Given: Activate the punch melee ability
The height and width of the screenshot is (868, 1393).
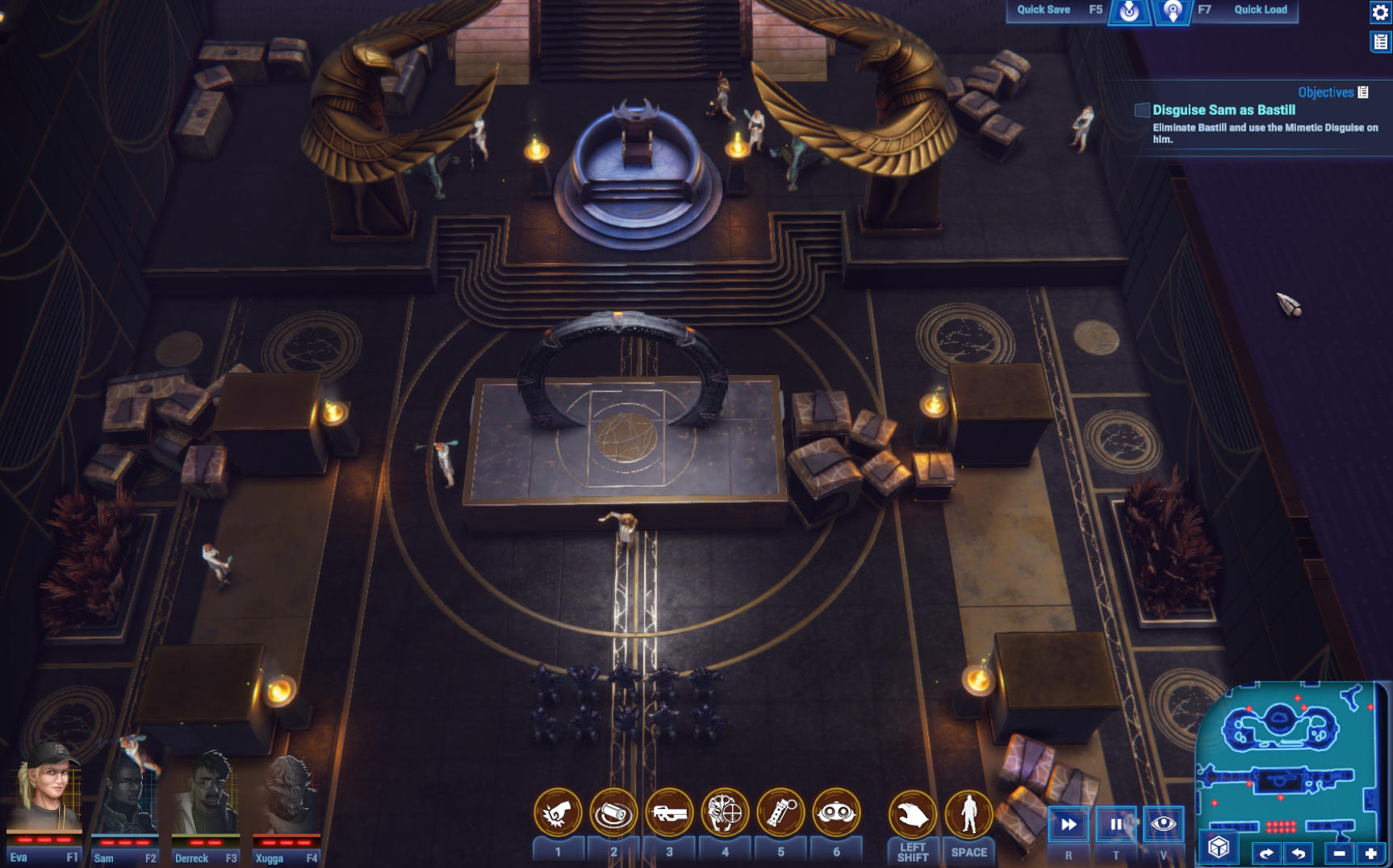Looking at the screenshot, I should click(x=558, y=812).
